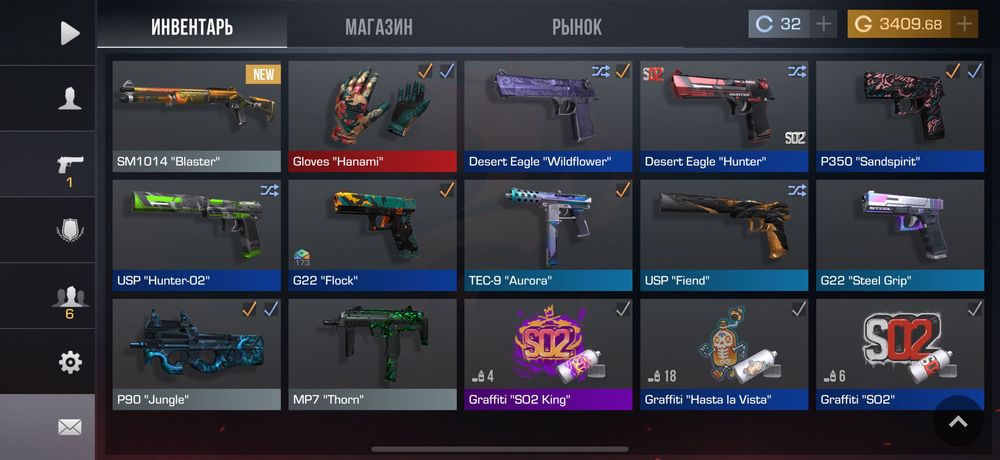
Task: Open the mail envelope icon
Action: click(x=69, y=427)
